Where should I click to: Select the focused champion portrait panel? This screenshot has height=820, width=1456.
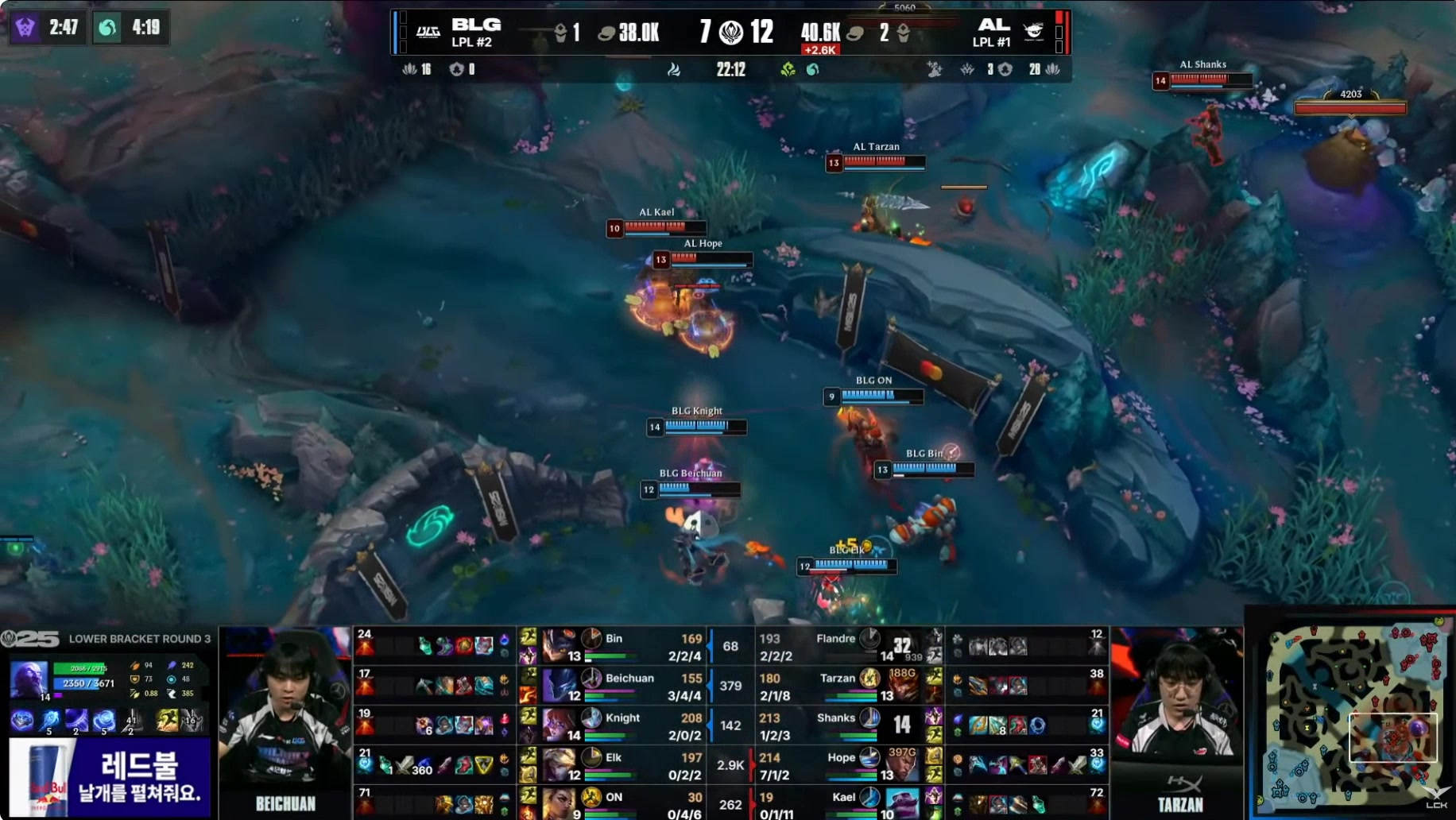29,679
